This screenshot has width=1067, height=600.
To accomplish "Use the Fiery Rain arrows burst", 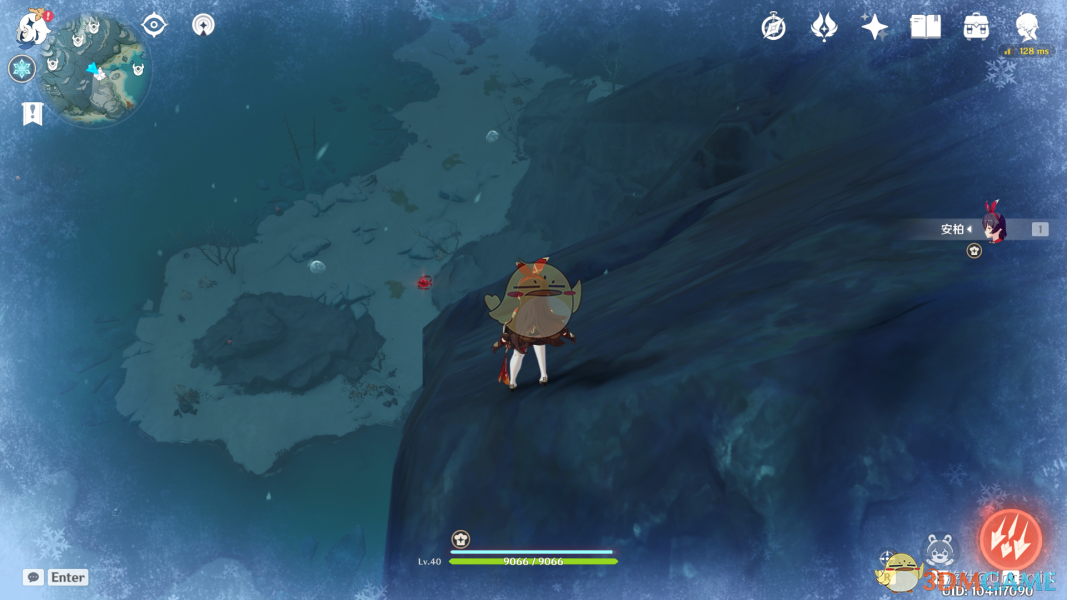I will 1010,540.
